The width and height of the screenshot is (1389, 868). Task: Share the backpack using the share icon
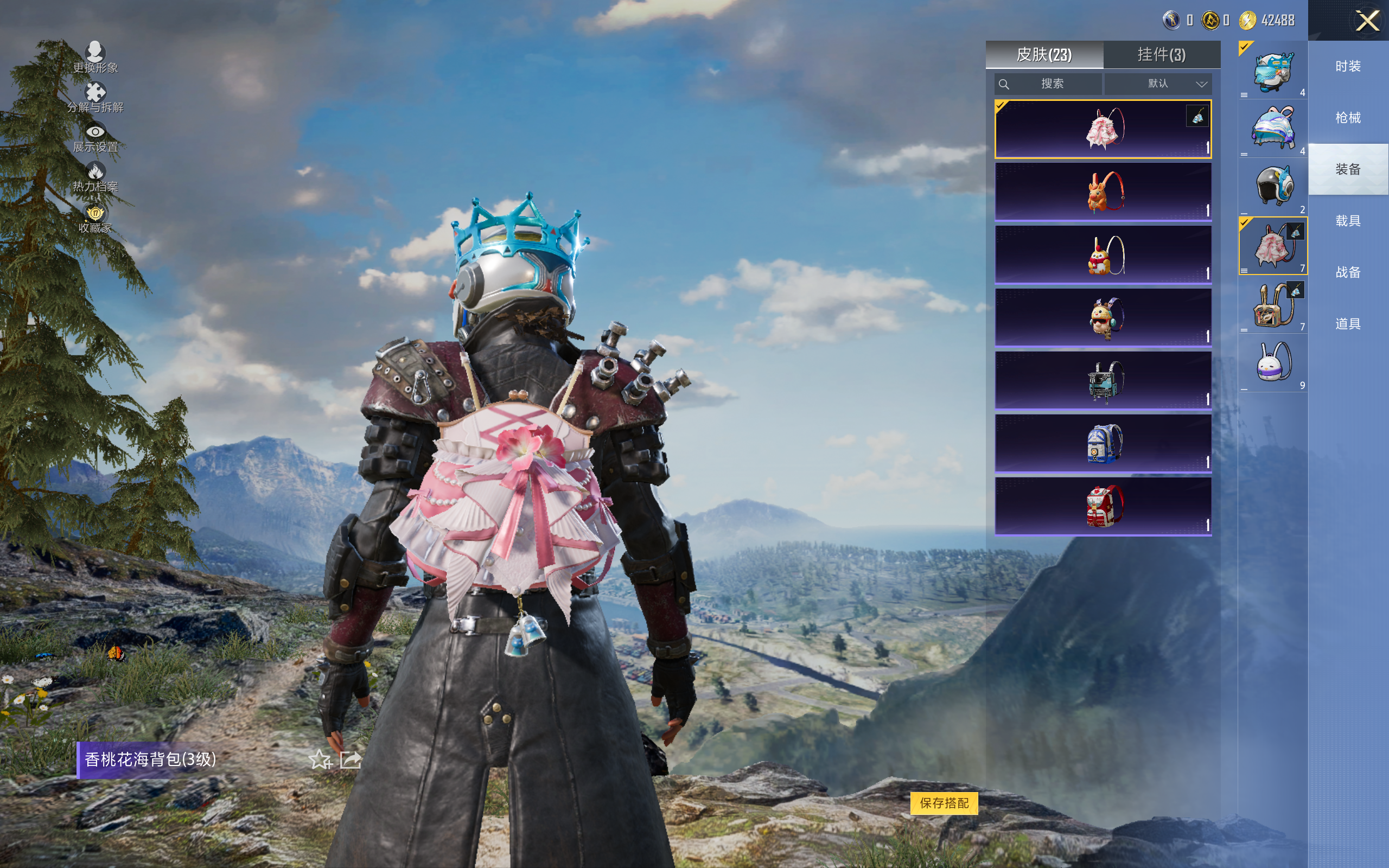tap(350, 759)
